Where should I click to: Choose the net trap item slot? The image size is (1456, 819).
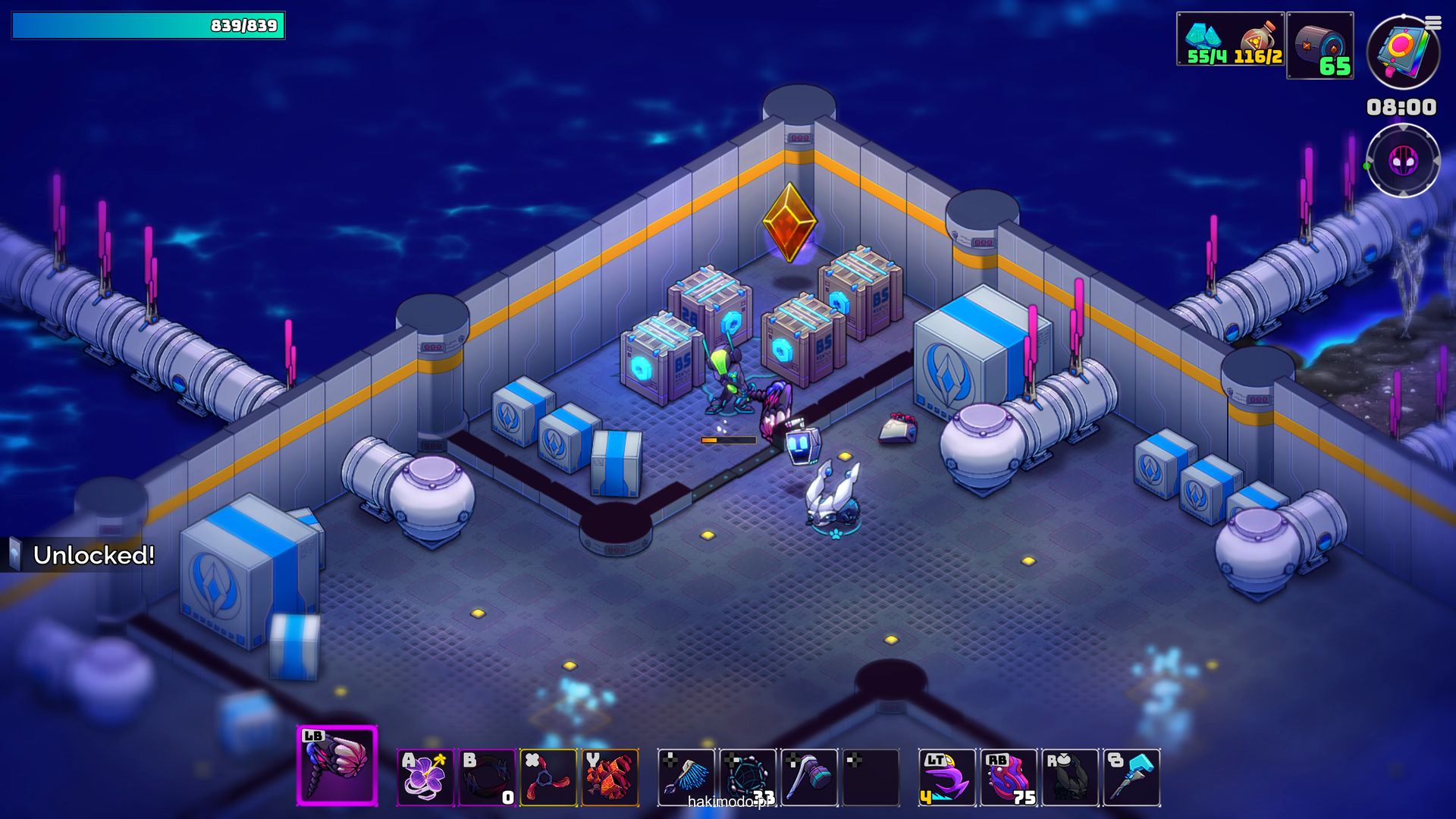tap(748, 777)
